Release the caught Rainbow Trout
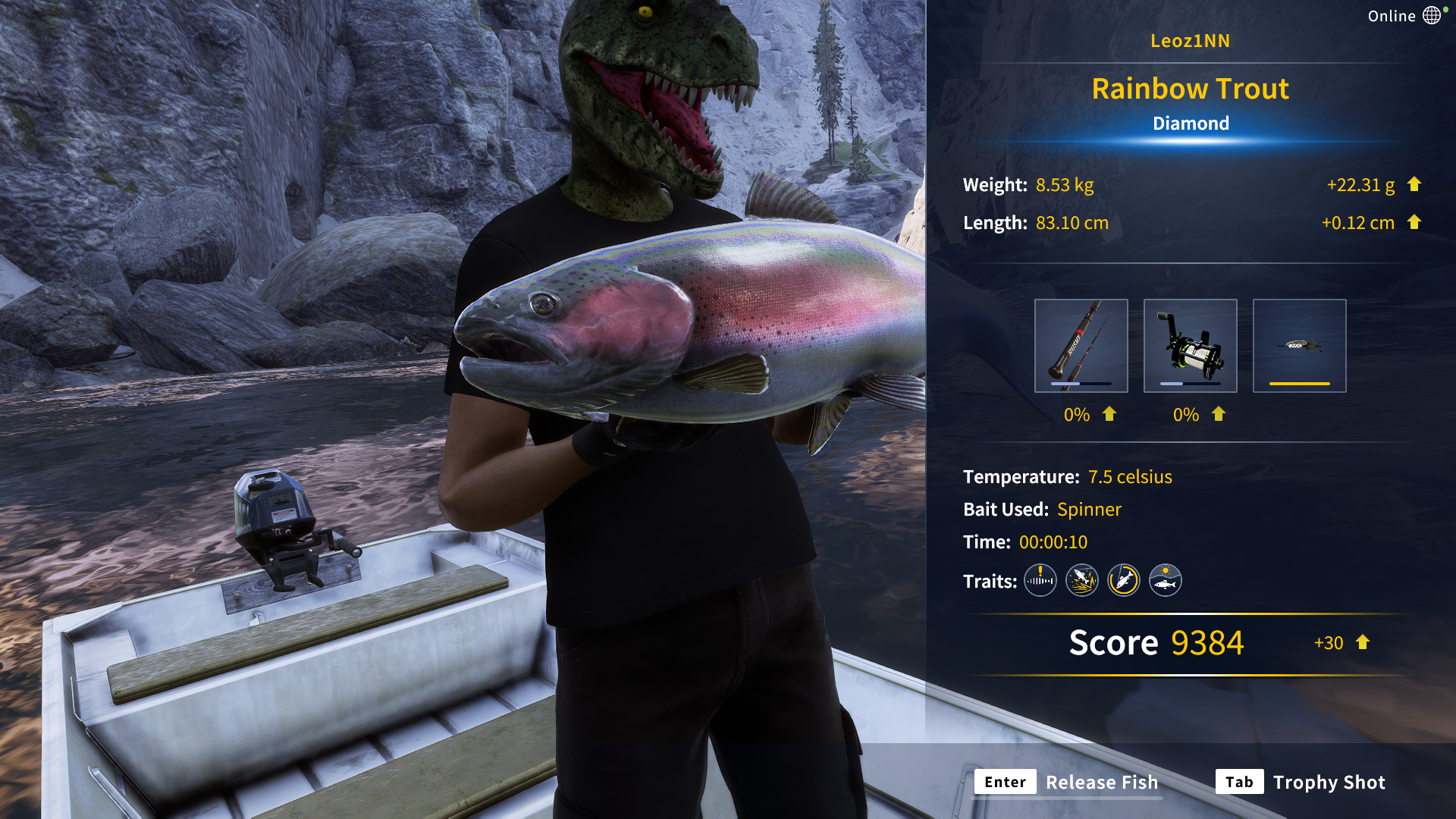 click(1069, 782)
